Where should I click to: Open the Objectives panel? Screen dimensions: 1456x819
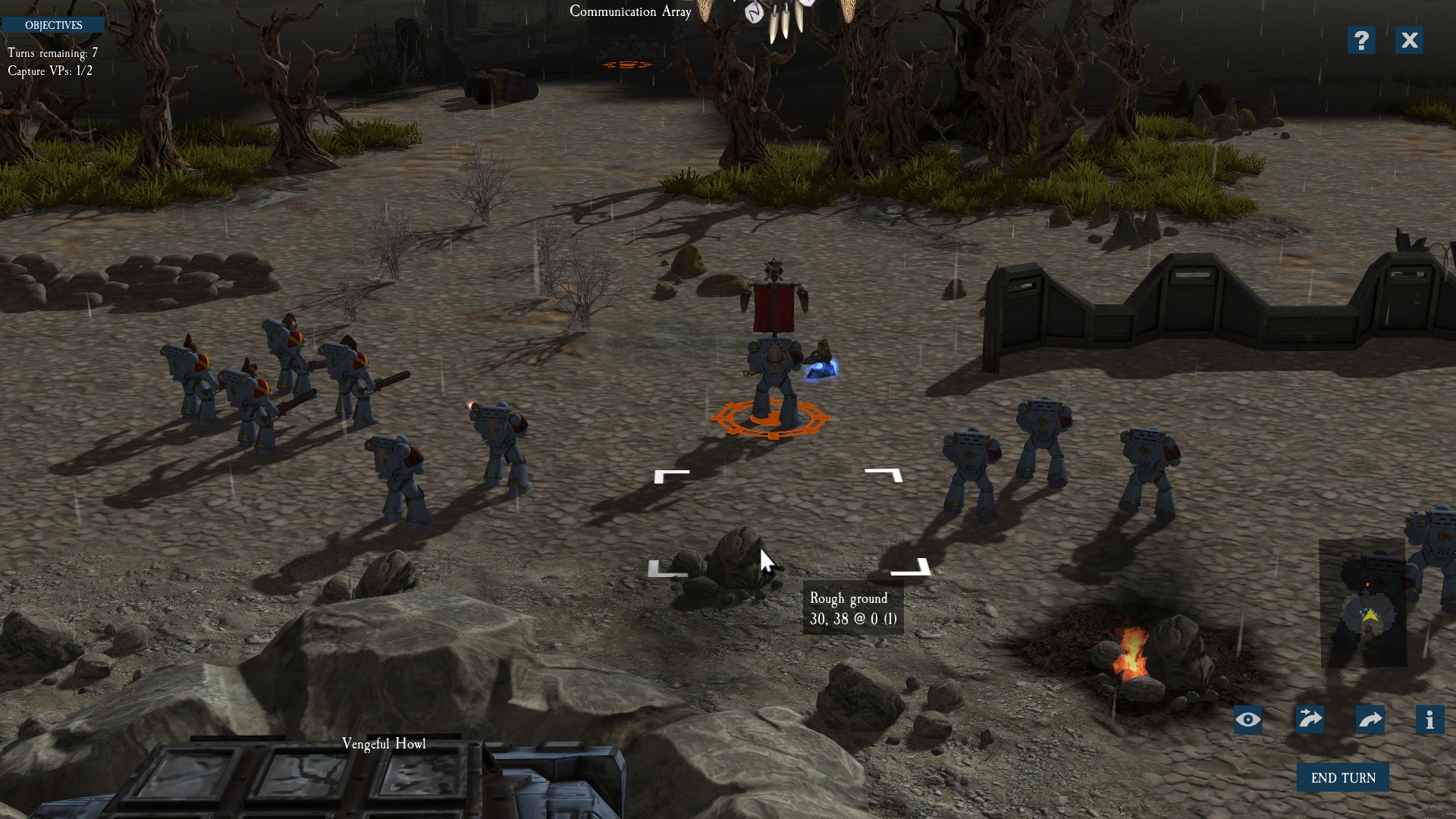click(53, 25)
